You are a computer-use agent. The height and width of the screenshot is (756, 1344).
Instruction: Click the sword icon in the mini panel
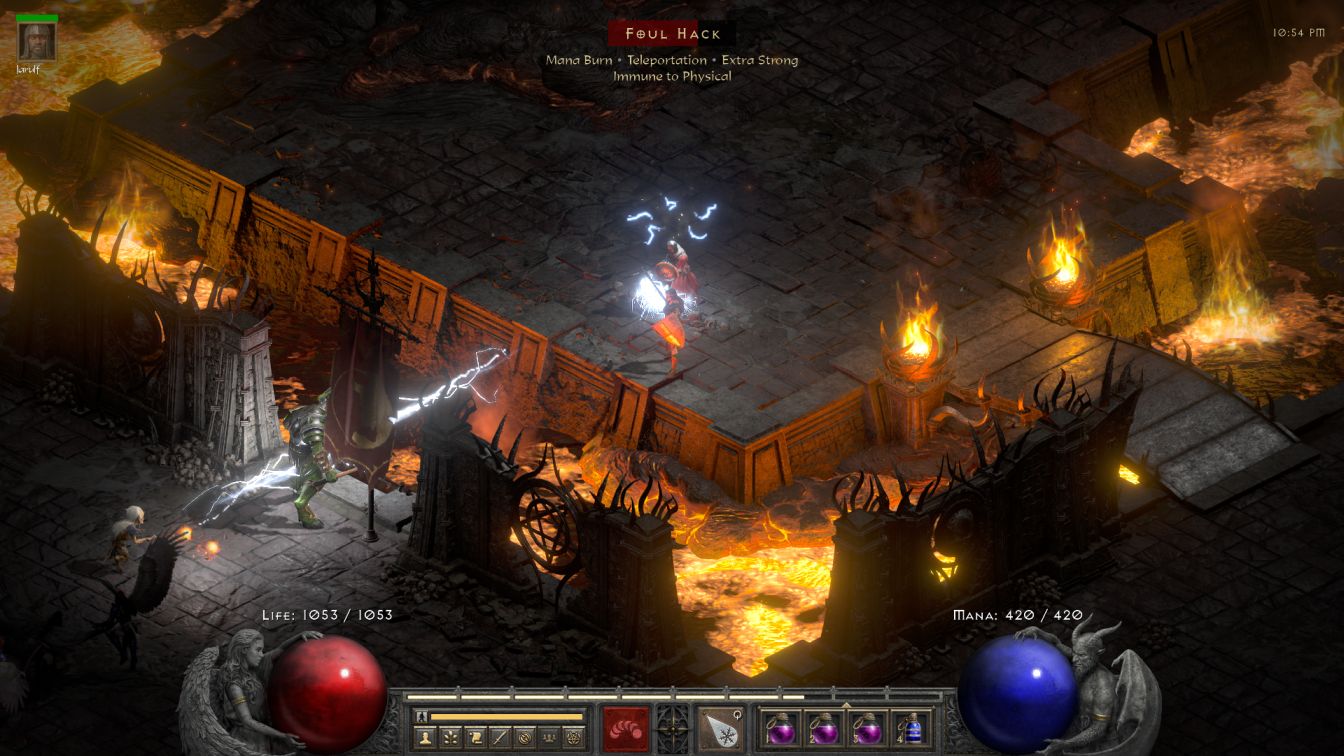[500, 737]
